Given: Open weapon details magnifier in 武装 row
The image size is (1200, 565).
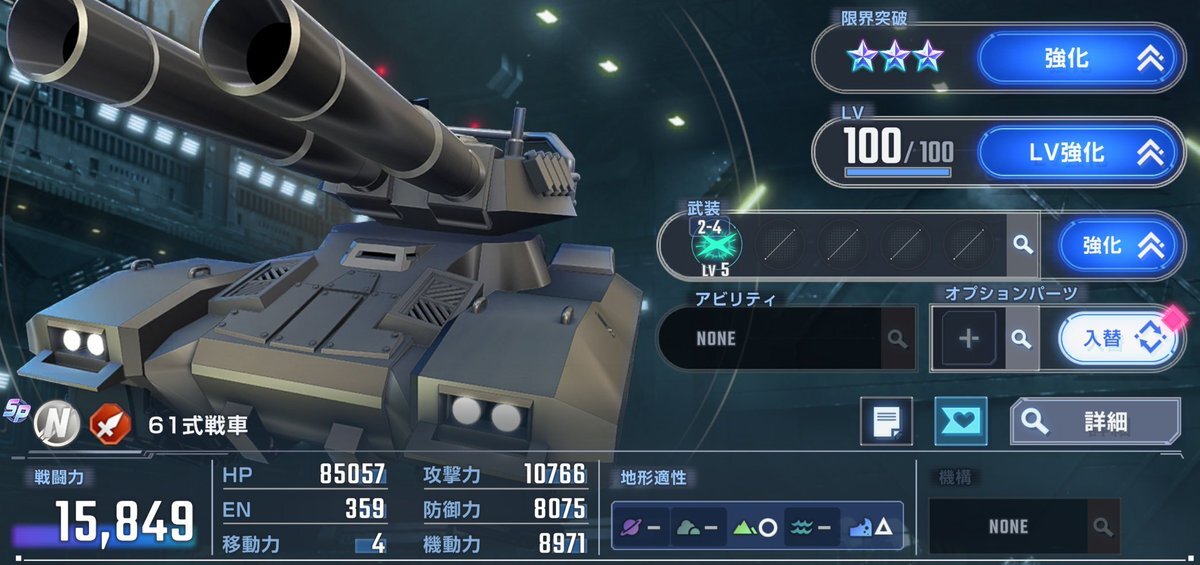Looking at the screenshot, I should click(x=1021, y=244).
